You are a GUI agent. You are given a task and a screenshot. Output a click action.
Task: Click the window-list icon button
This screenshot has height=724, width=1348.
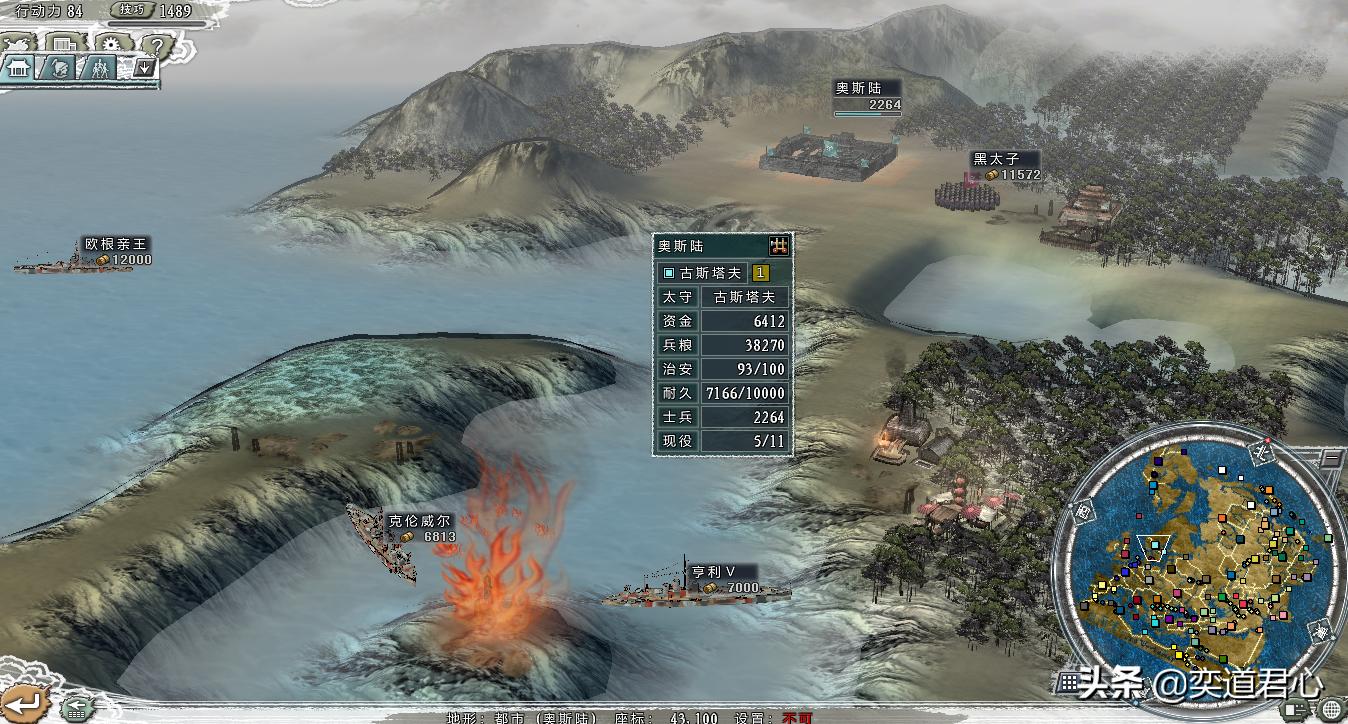(65, 44)
